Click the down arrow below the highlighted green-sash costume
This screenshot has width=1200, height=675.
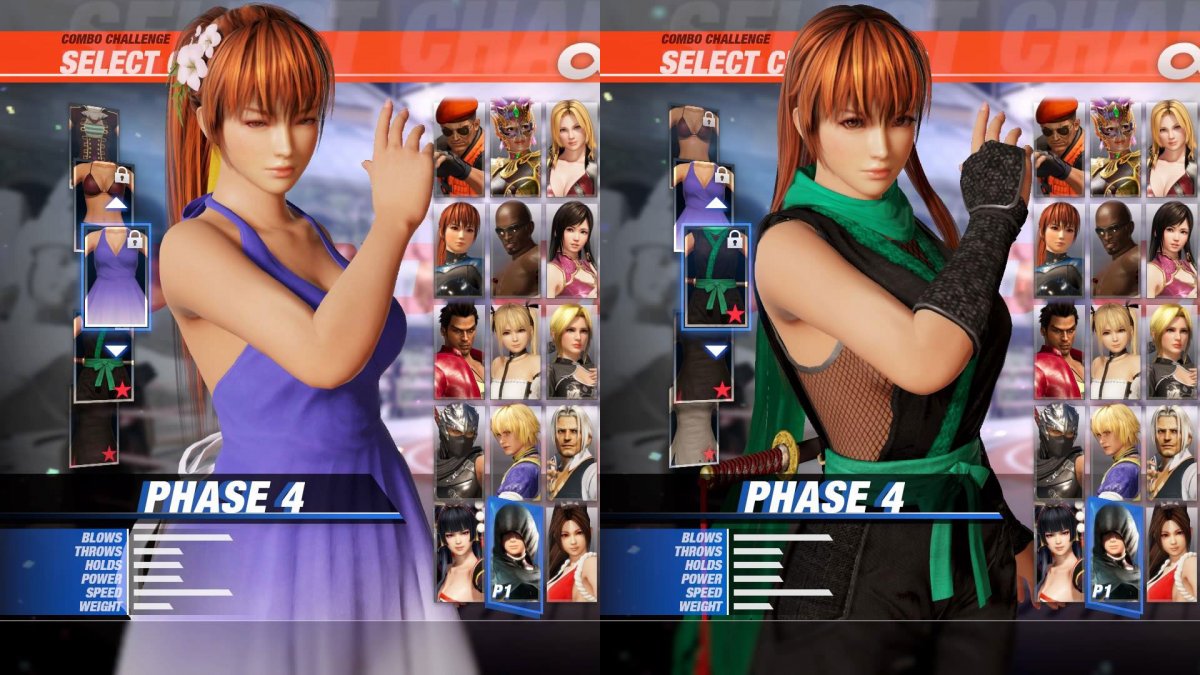pyautogui.click(x=716, y=350)
